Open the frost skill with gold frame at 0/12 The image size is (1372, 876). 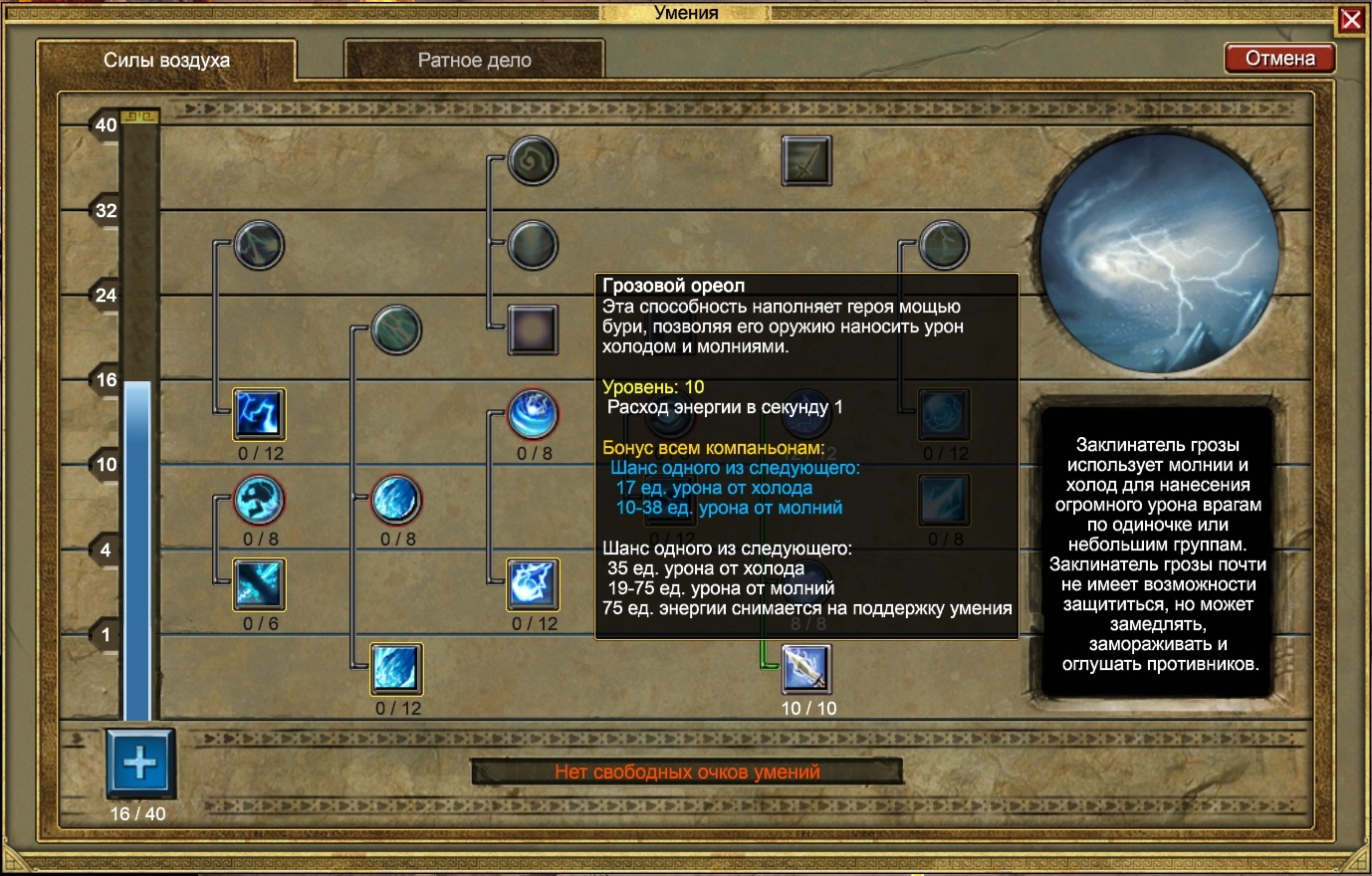click(x=396, y=670)
